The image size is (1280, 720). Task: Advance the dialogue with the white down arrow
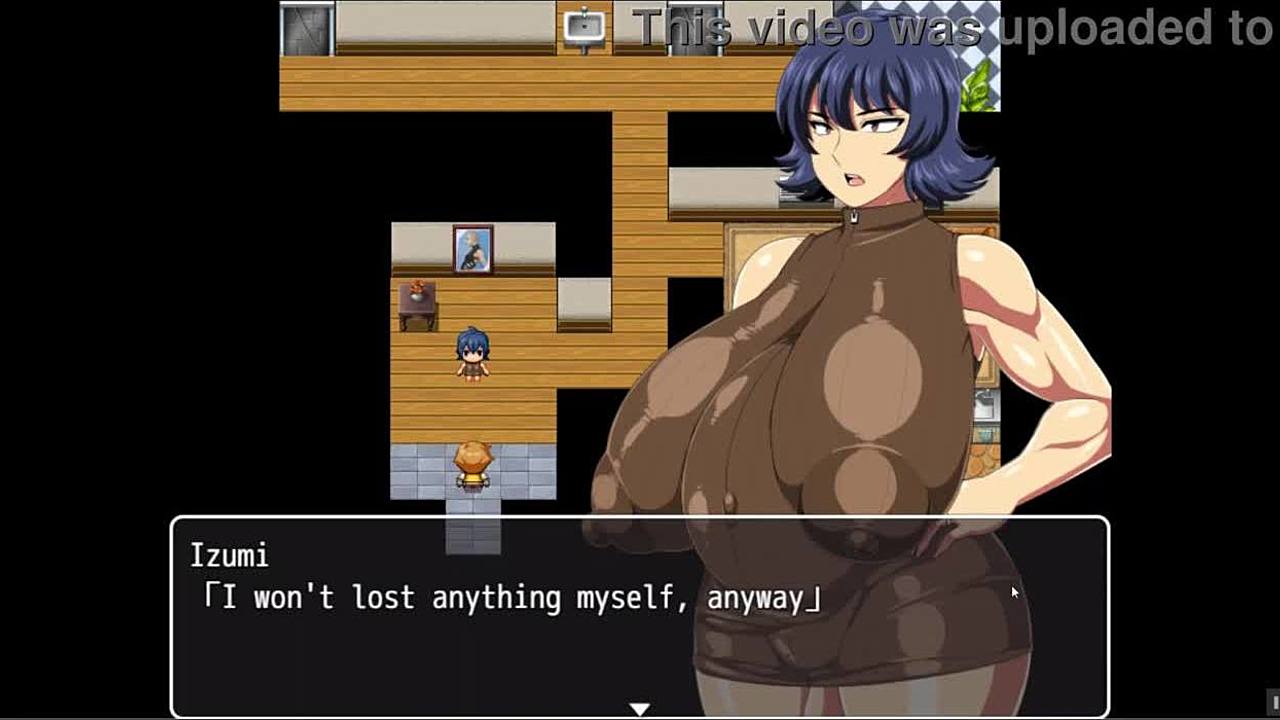tap(639, 709)
